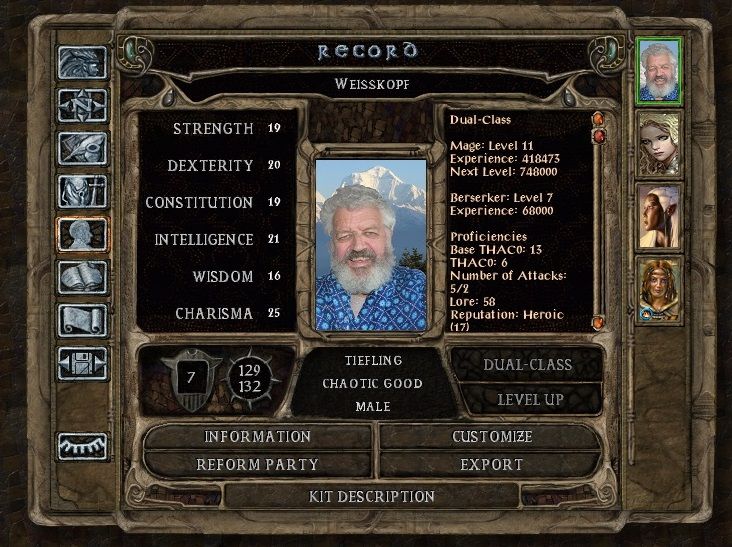Open the Information panel
Viewport: 732px width, 547px height.
258,437
